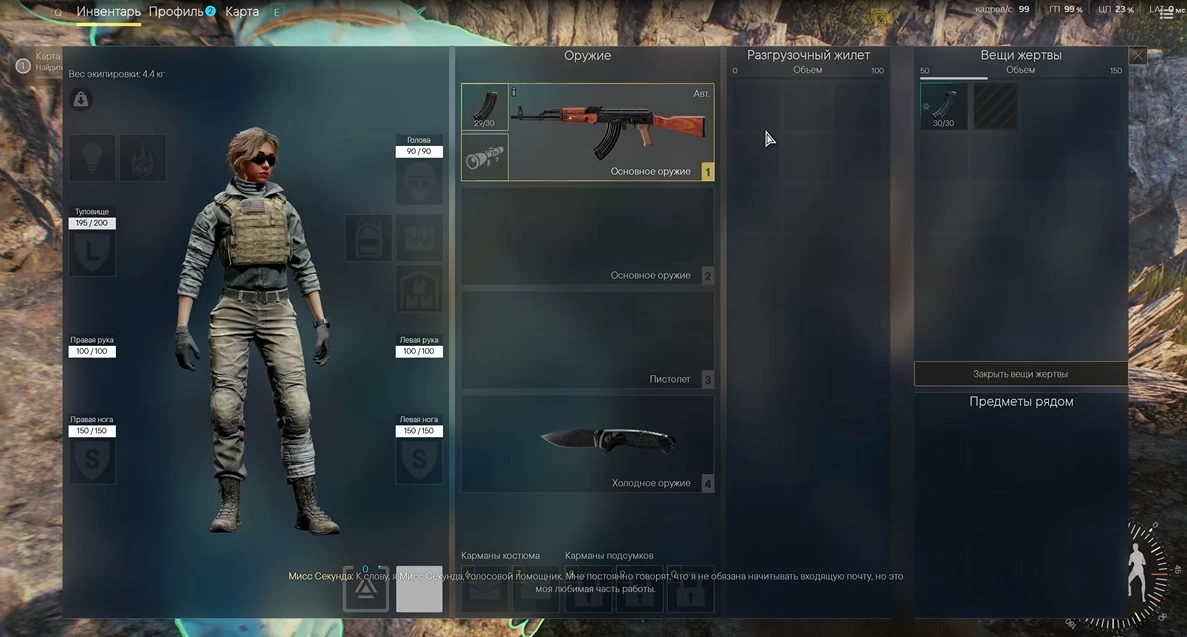Close the inventory with the X button
The width and height of the screenshot is (1187, 637).
[x=1137, y=56]
